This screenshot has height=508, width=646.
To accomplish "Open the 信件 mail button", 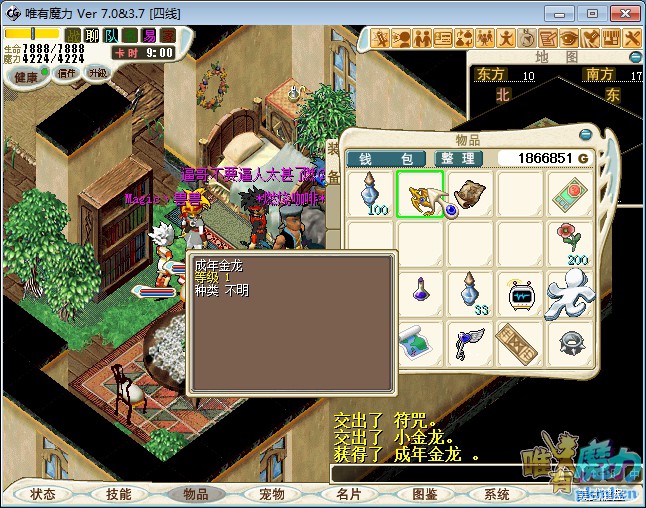I will click(67, 73).
